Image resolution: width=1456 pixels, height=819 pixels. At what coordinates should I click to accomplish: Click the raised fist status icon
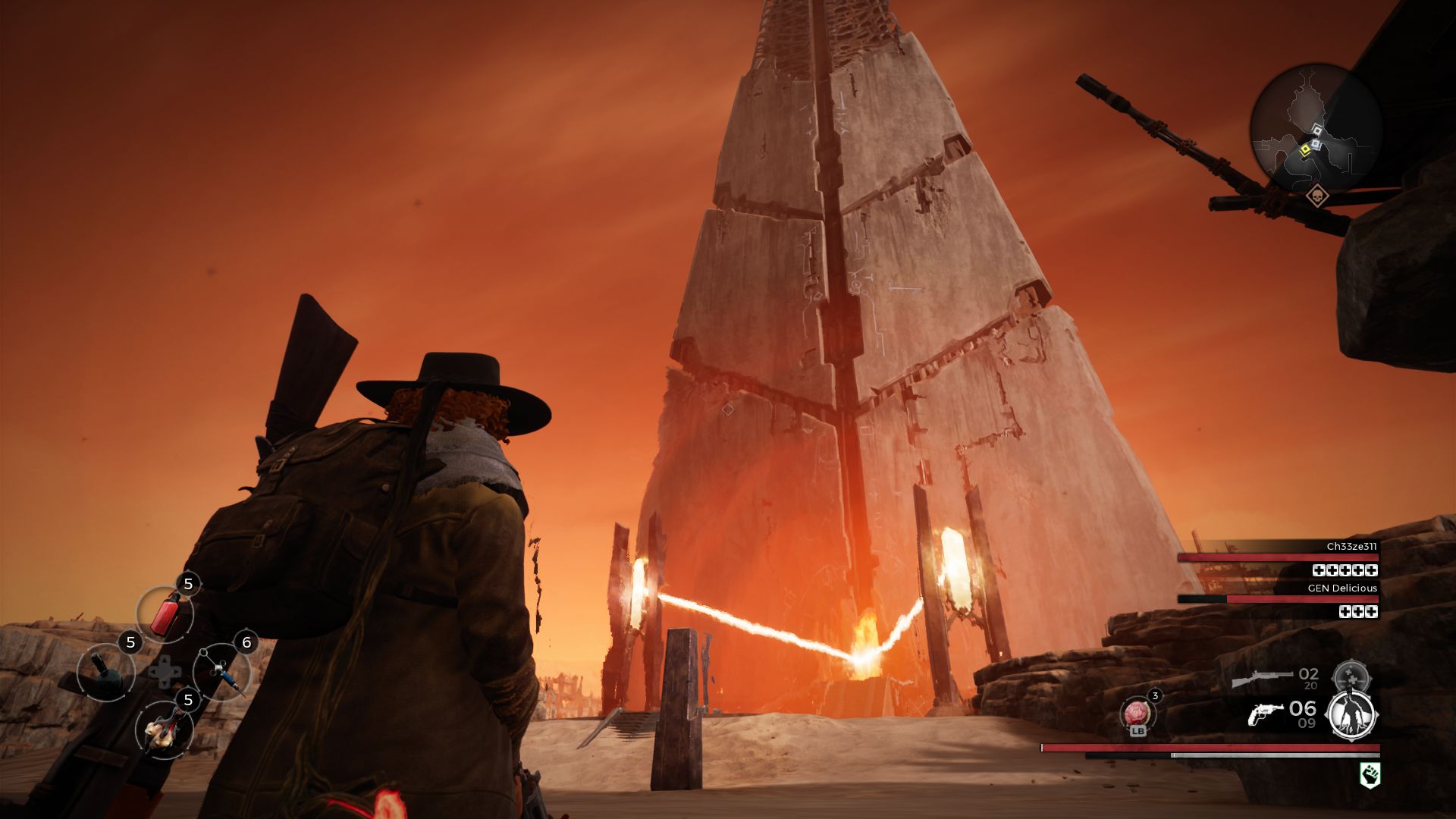click(x=1370, y=774)
